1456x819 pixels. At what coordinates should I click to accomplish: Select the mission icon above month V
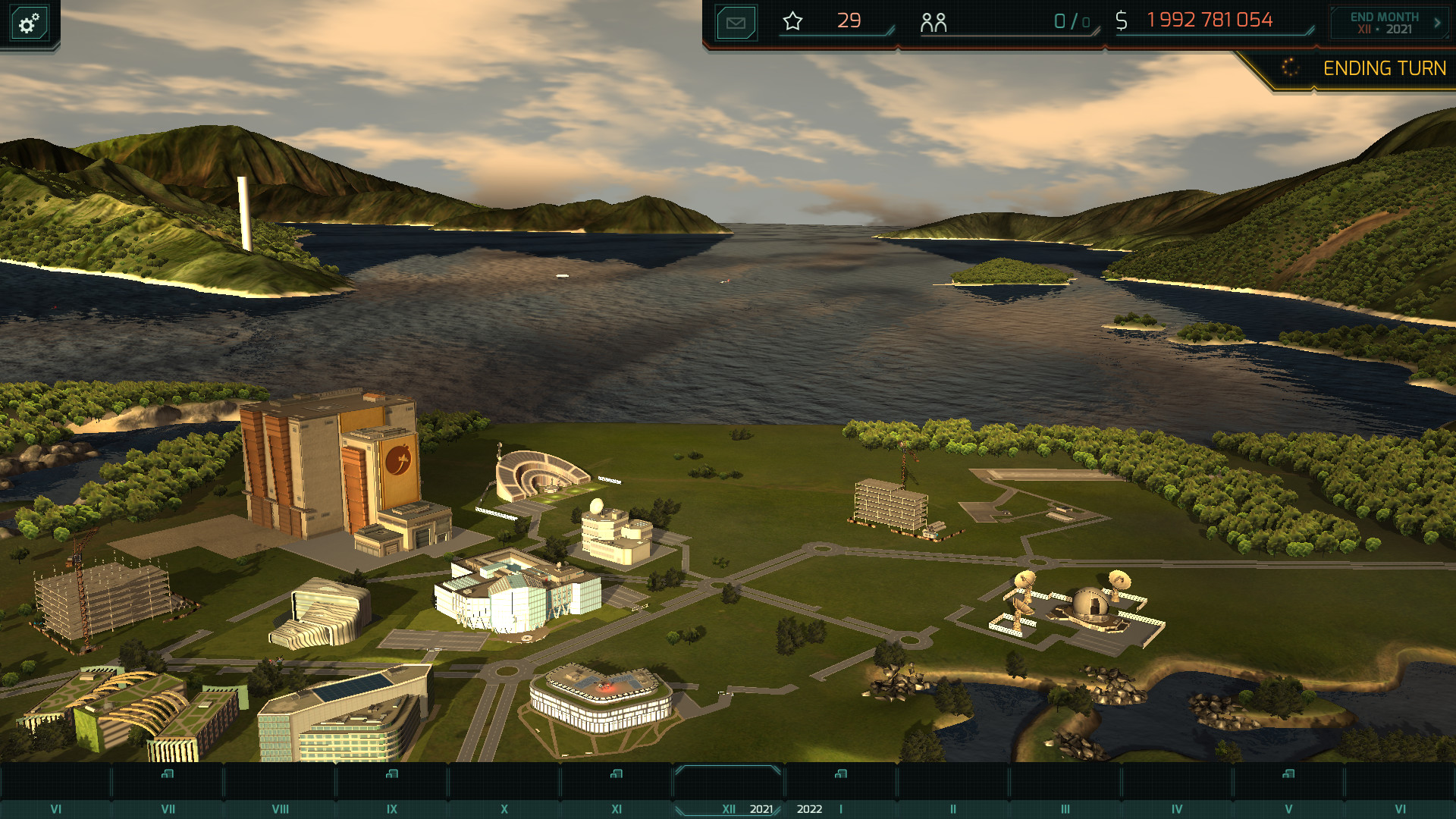(x=1287, y=773)
